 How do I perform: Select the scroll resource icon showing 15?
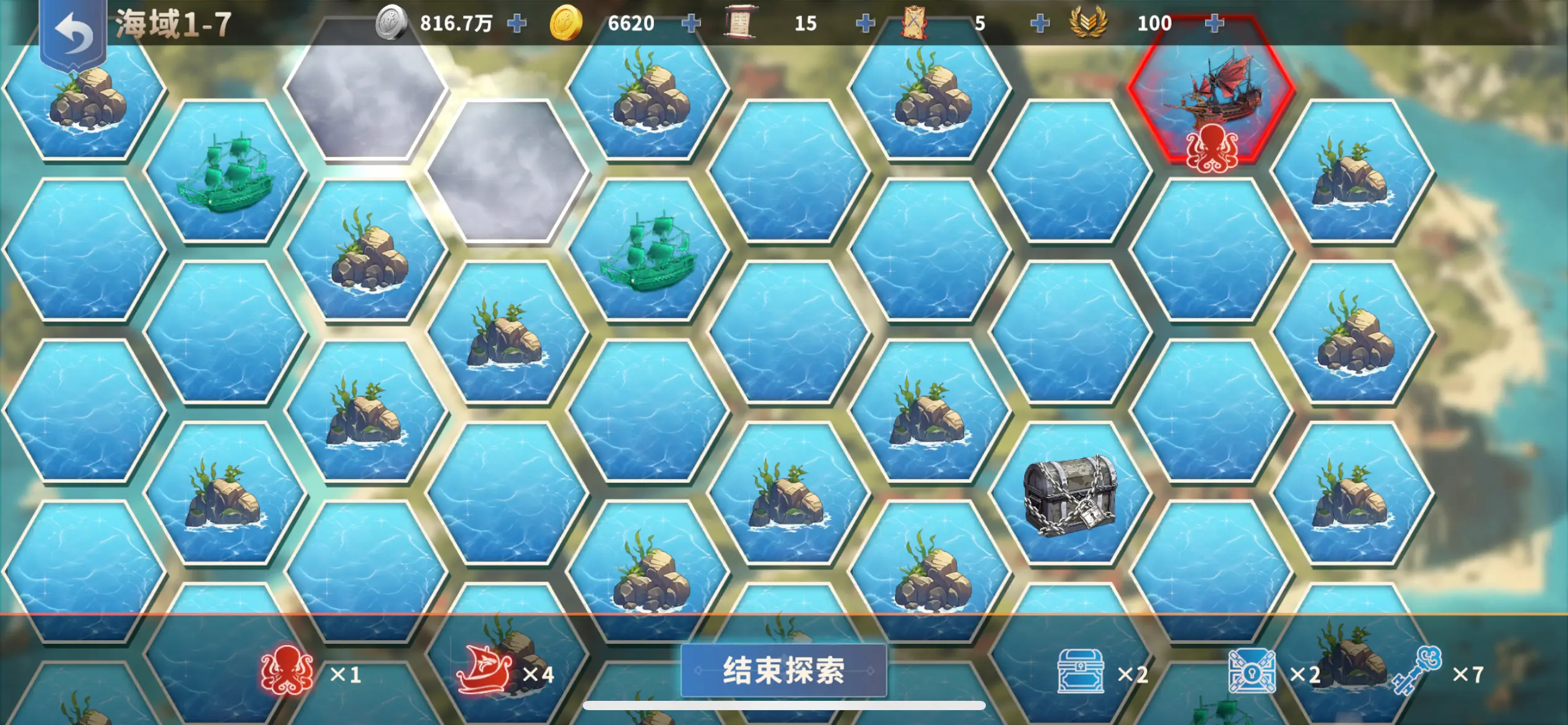point(742,23)
